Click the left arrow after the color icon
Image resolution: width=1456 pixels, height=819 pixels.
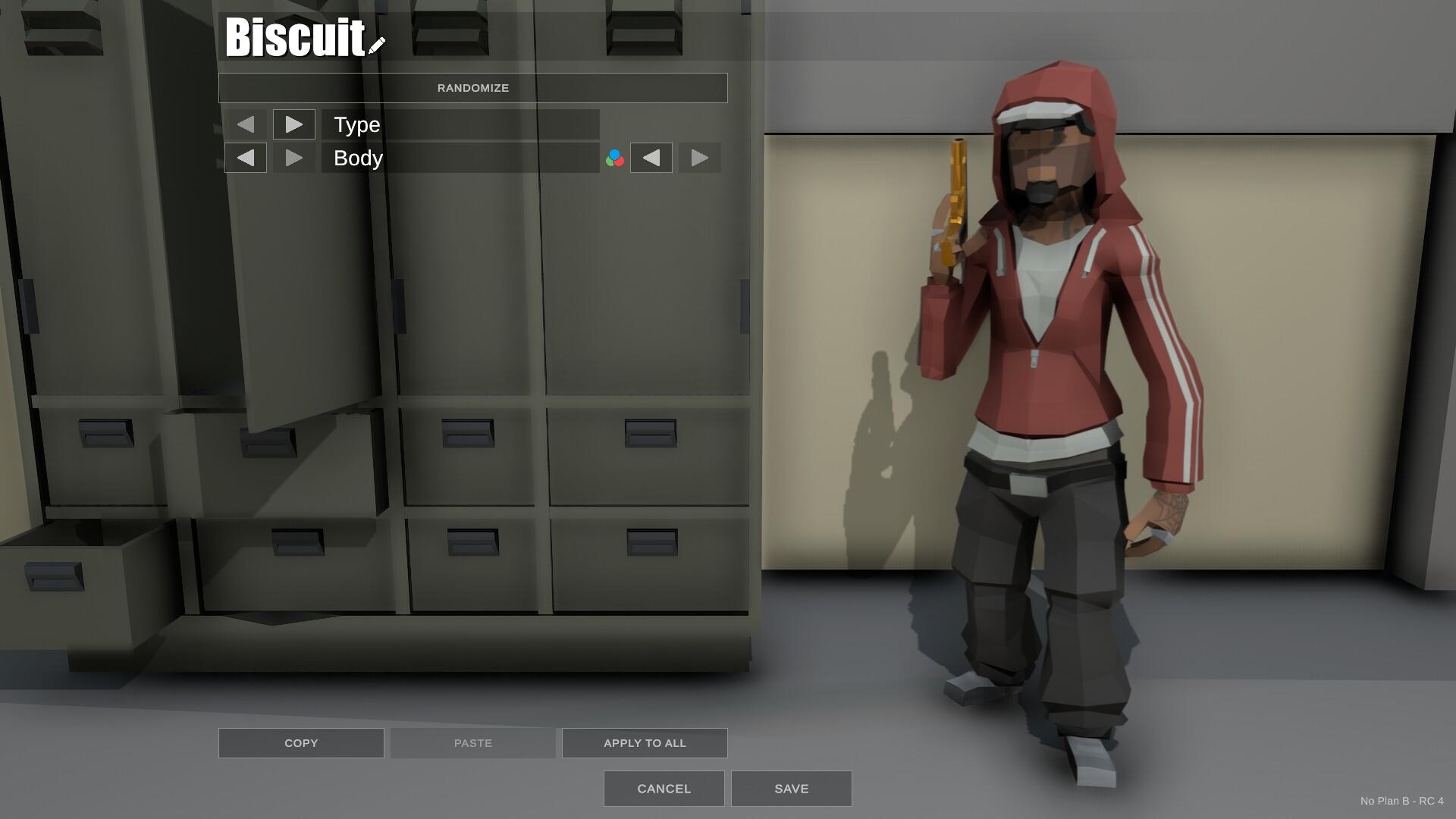pos(651,158)
